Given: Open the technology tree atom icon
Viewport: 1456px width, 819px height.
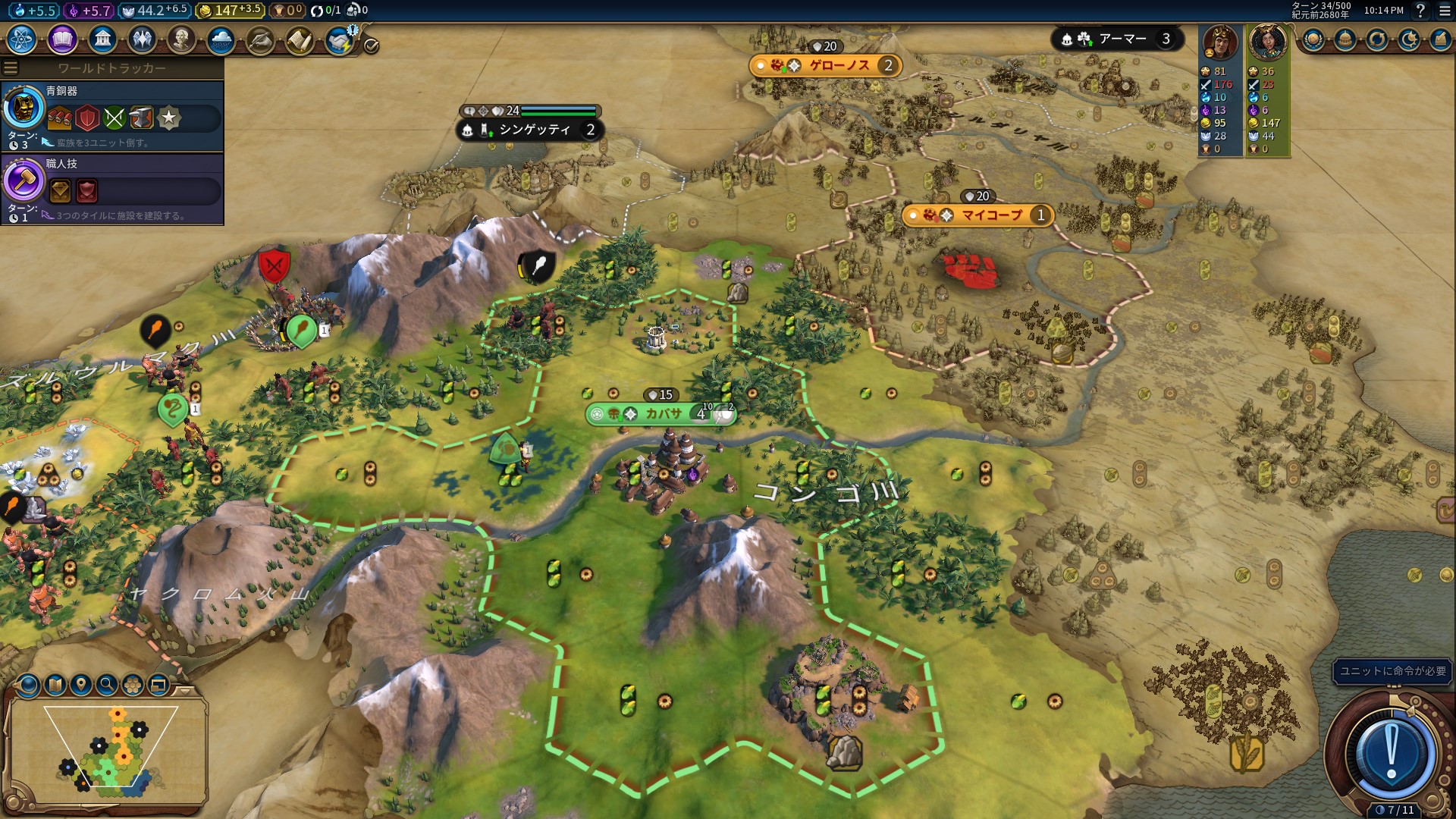Looking at the screenshot, I should pyautogui.click(x=22, y=39).
